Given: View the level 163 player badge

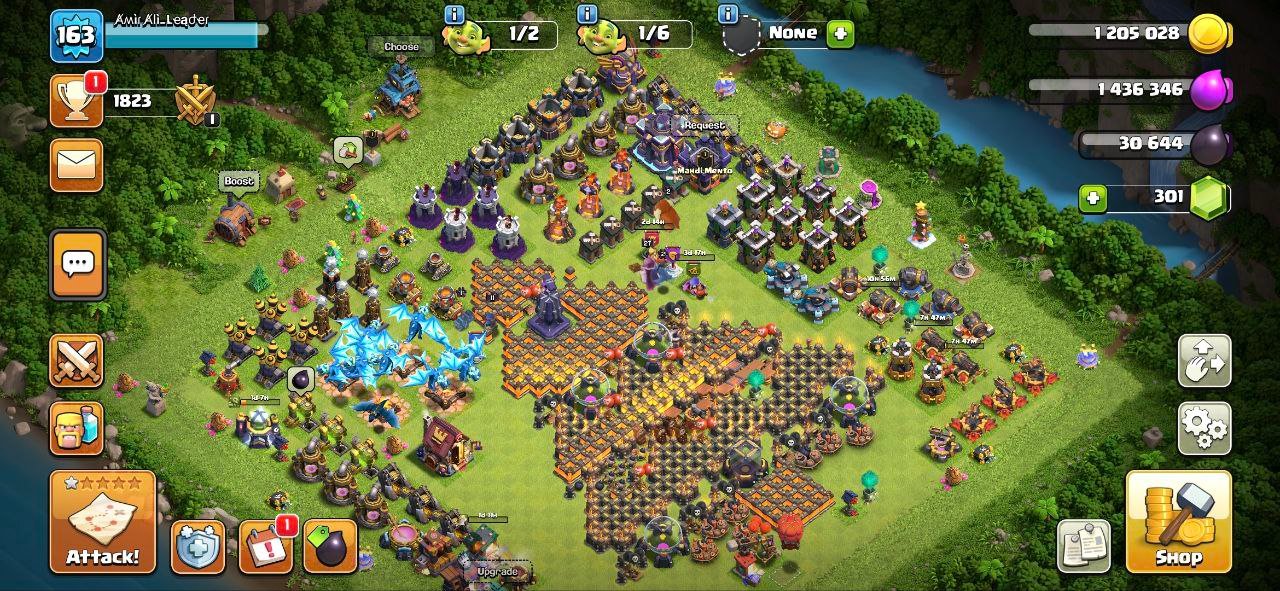Looking at the screenshot, I should pos(76,37).
